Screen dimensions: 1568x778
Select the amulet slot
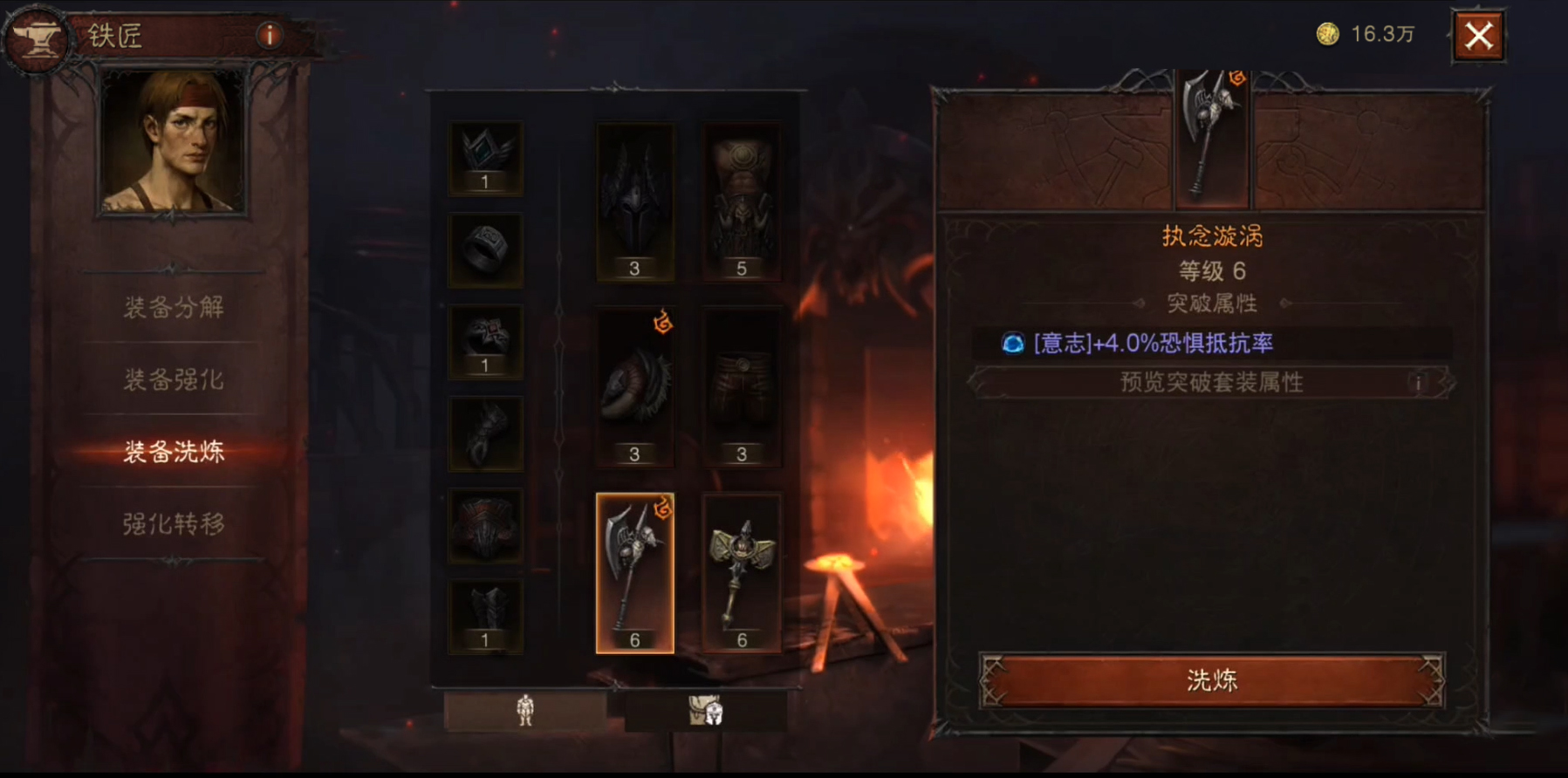coord(485,159)
